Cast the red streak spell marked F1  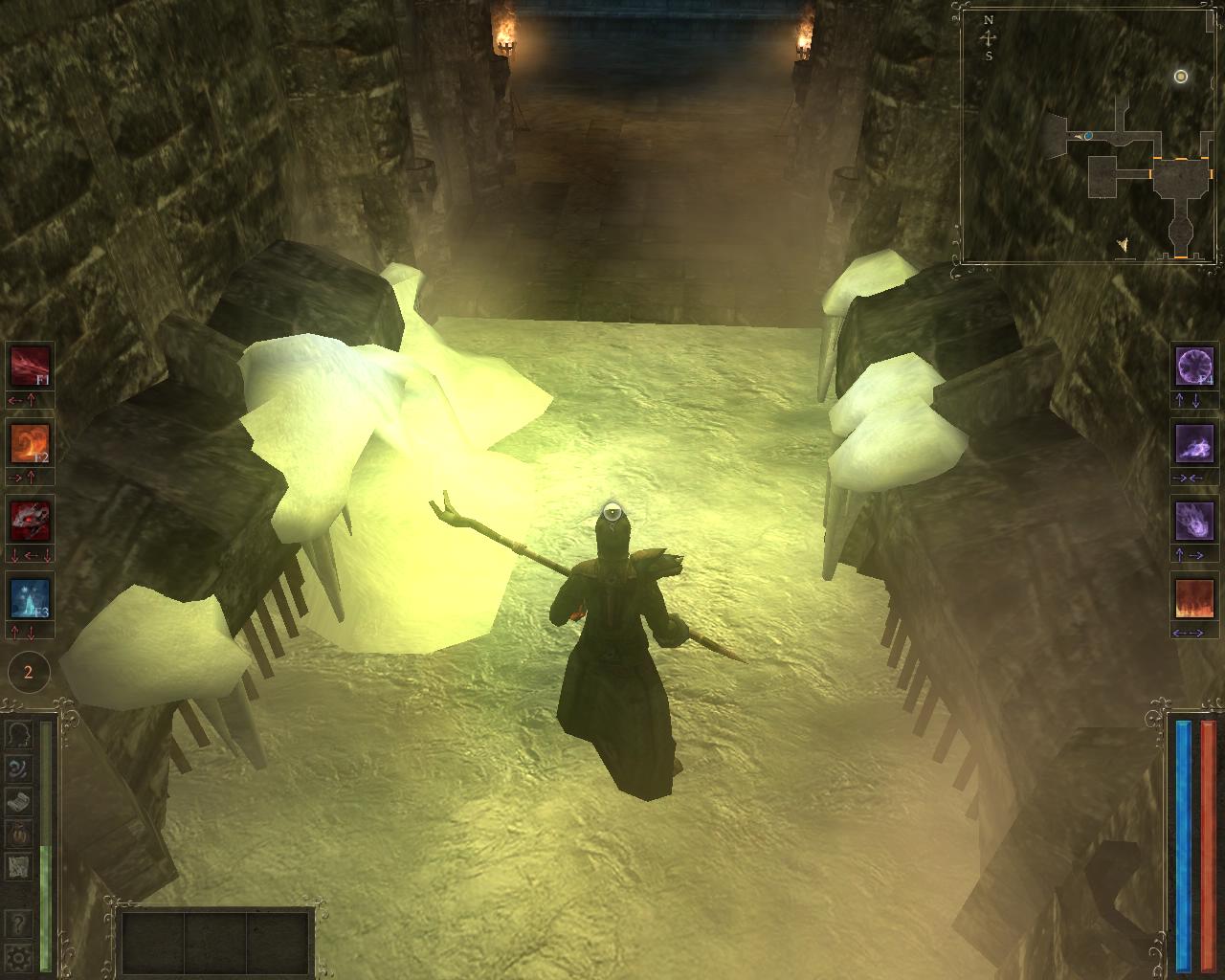pyautogui.click(x=29, y=366)
